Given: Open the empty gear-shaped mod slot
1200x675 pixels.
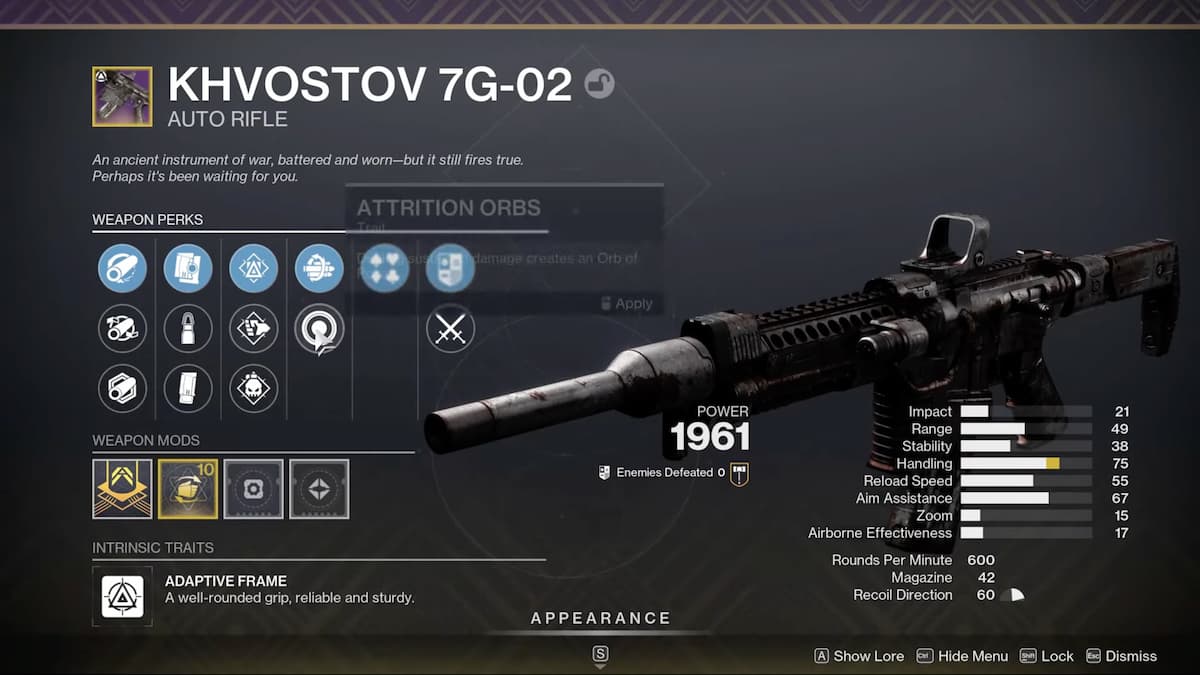Looking at the screenshot, I should (254, 489).
